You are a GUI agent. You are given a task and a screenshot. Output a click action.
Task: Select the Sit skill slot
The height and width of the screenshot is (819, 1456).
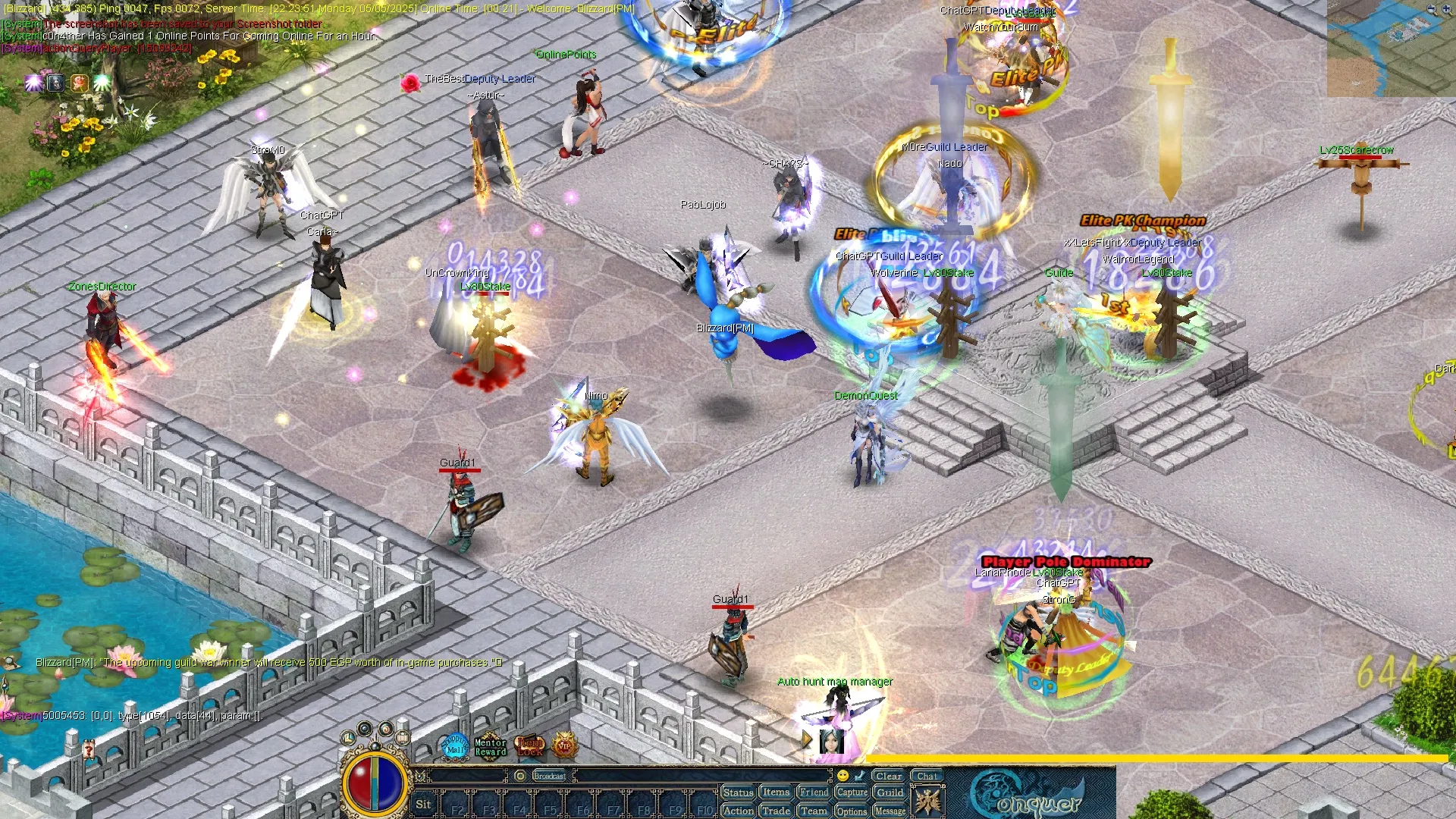[x=423, y=805]
